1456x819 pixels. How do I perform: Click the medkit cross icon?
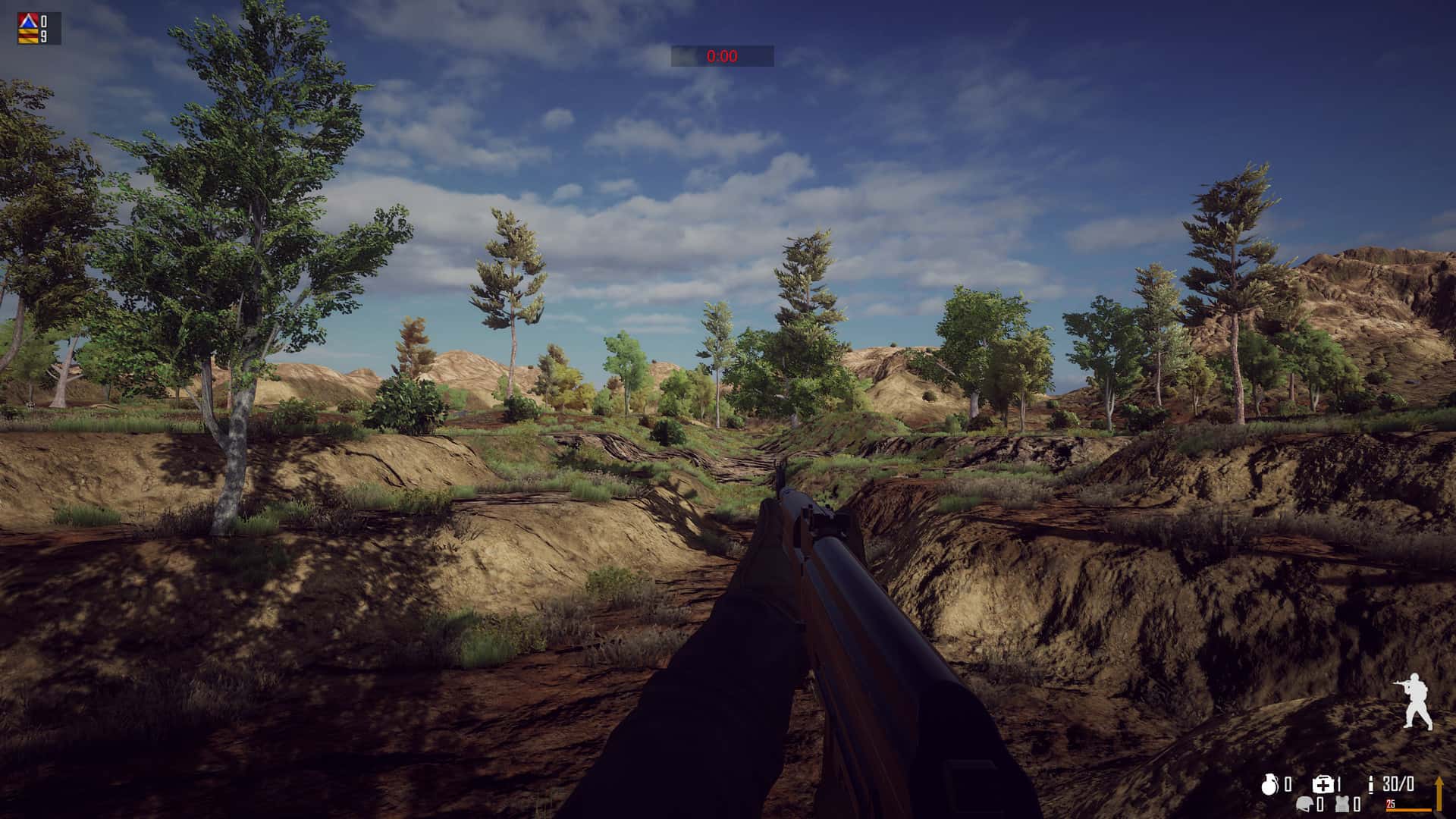pos(1323,784)
